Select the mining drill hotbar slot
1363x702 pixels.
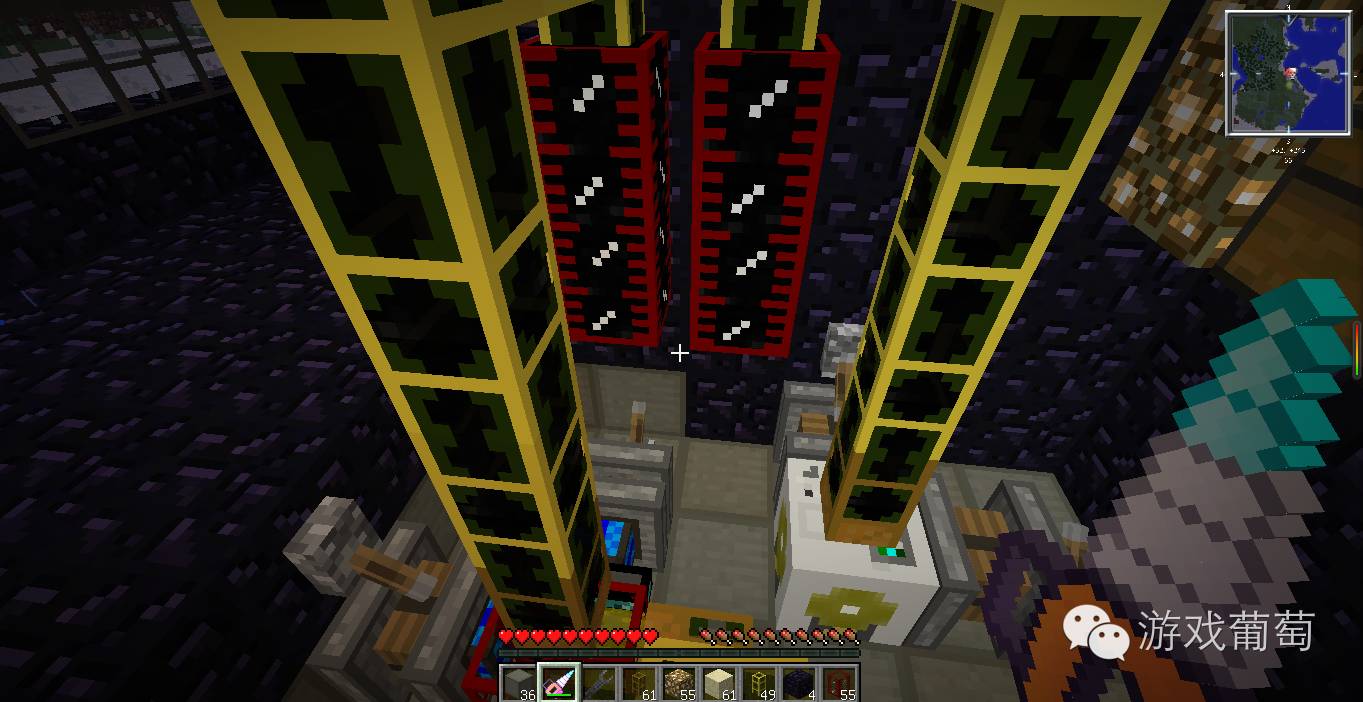[x=558, y=684]
